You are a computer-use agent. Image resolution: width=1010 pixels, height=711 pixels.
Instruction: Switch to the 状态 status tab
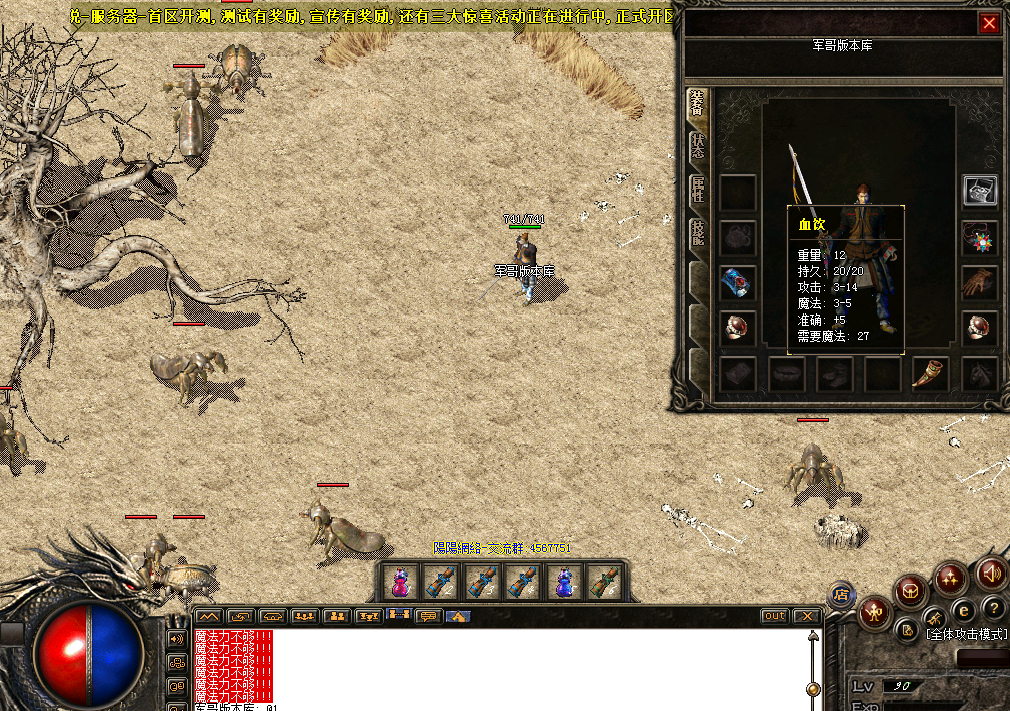[x=697, y=146]
